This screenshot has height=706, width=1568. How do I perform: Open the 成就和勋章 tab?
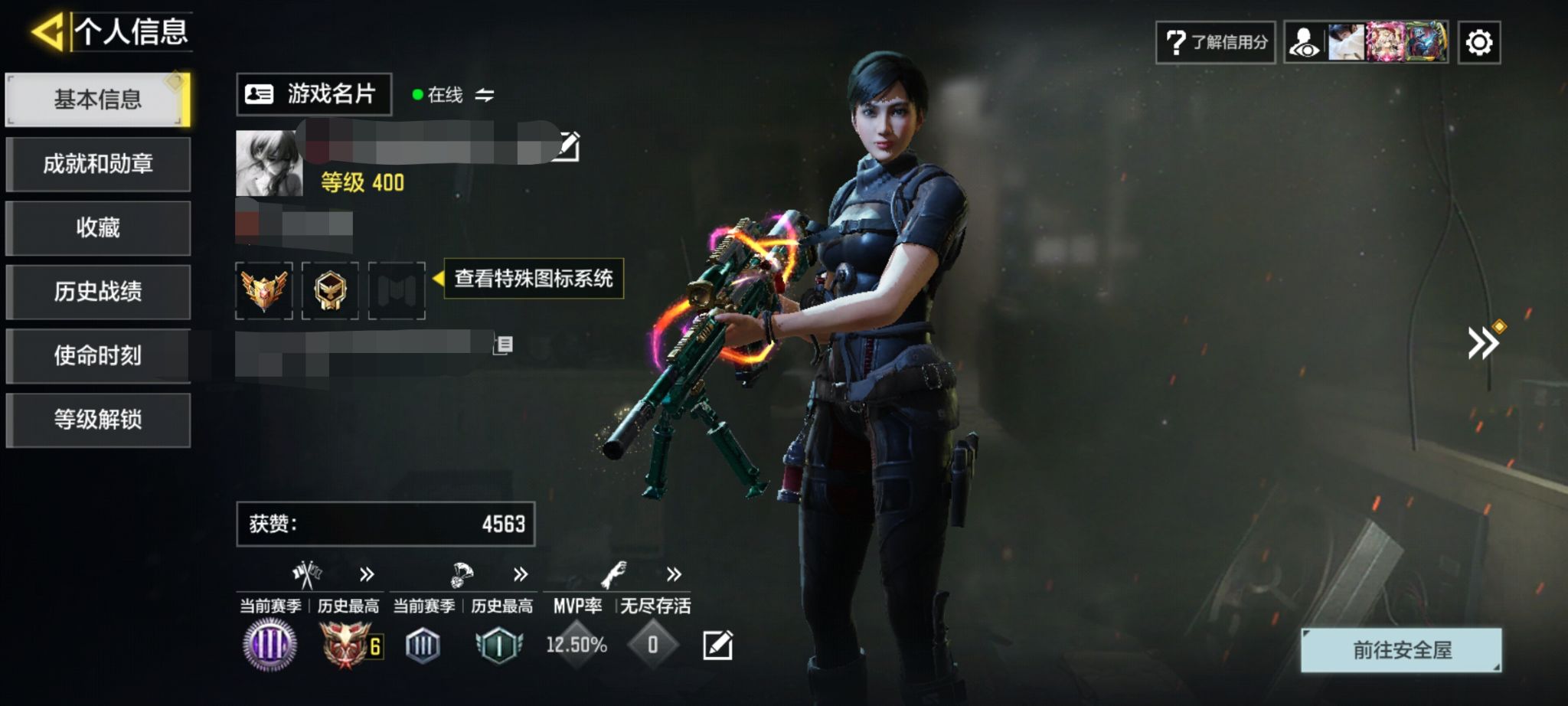[x=97, y=164]
